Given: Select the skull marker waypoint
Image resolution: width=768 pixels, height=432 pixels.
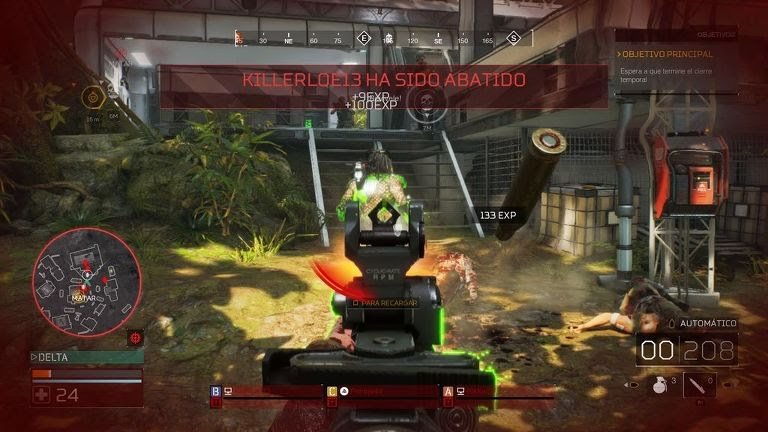Looking at the screenshot, I should 427,99.
